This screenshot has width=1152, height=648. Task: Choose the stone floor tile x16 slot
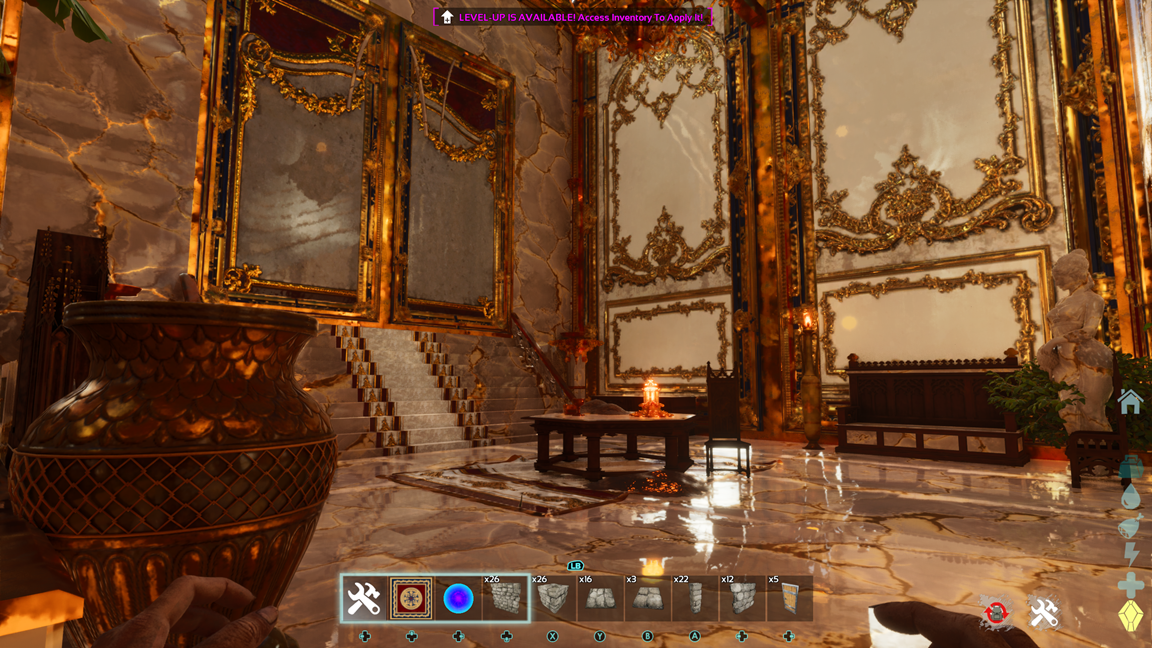tap(600, 598)
